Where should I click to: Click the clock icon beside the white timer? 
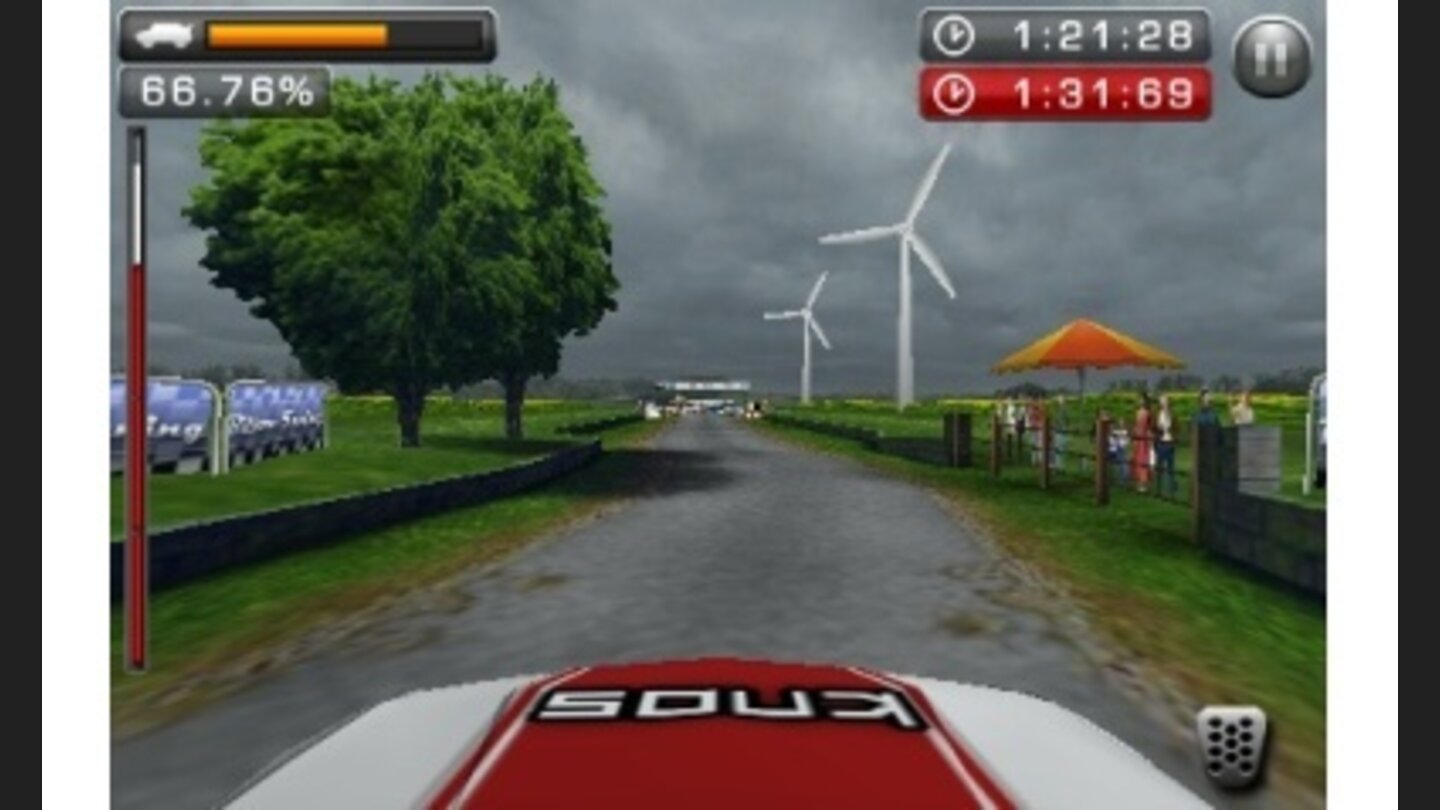click(952, 36)
